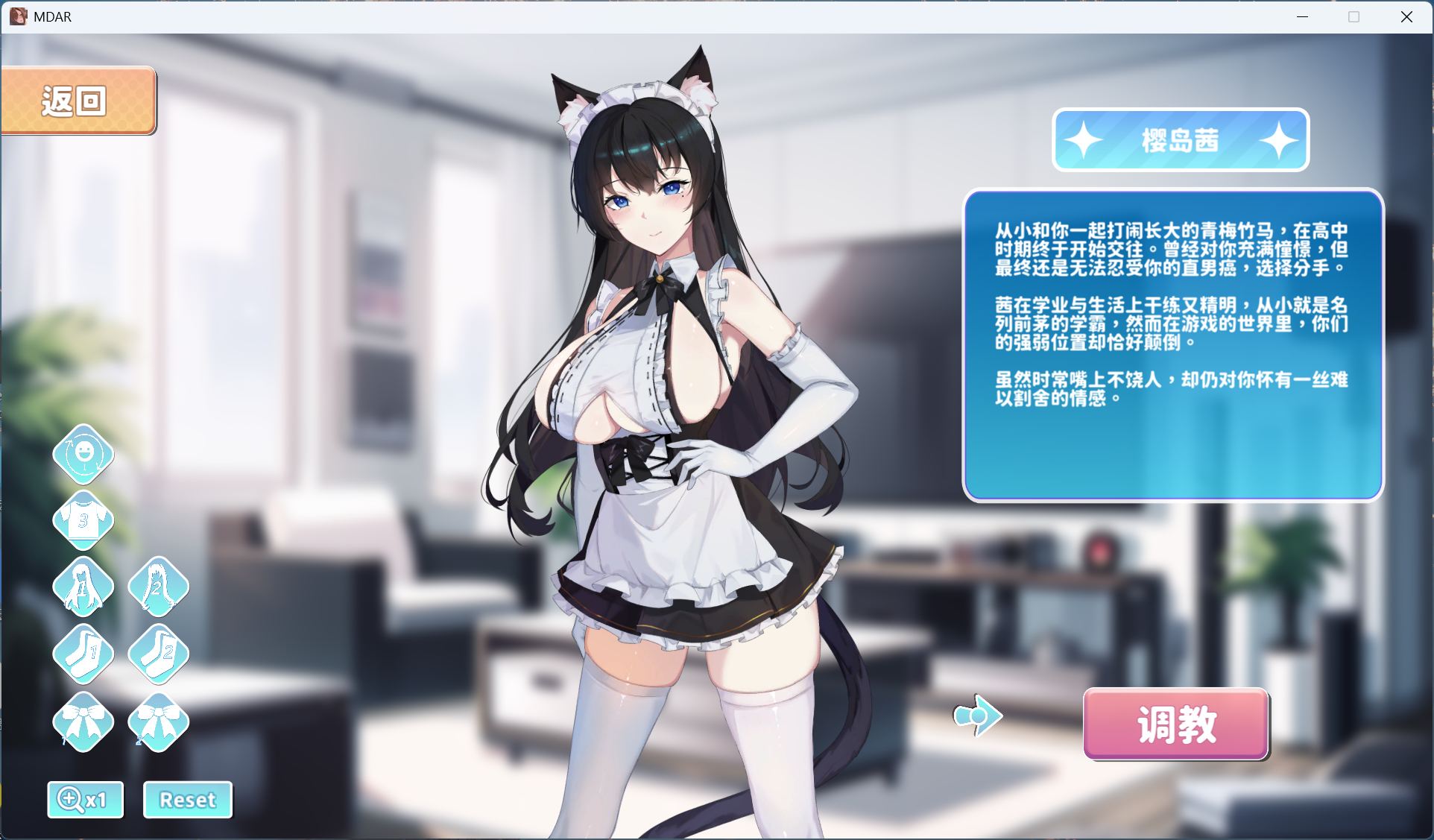Screen dimensions: 1434x840
Task: Click the 返回 return button
Action: pos(77,98)
